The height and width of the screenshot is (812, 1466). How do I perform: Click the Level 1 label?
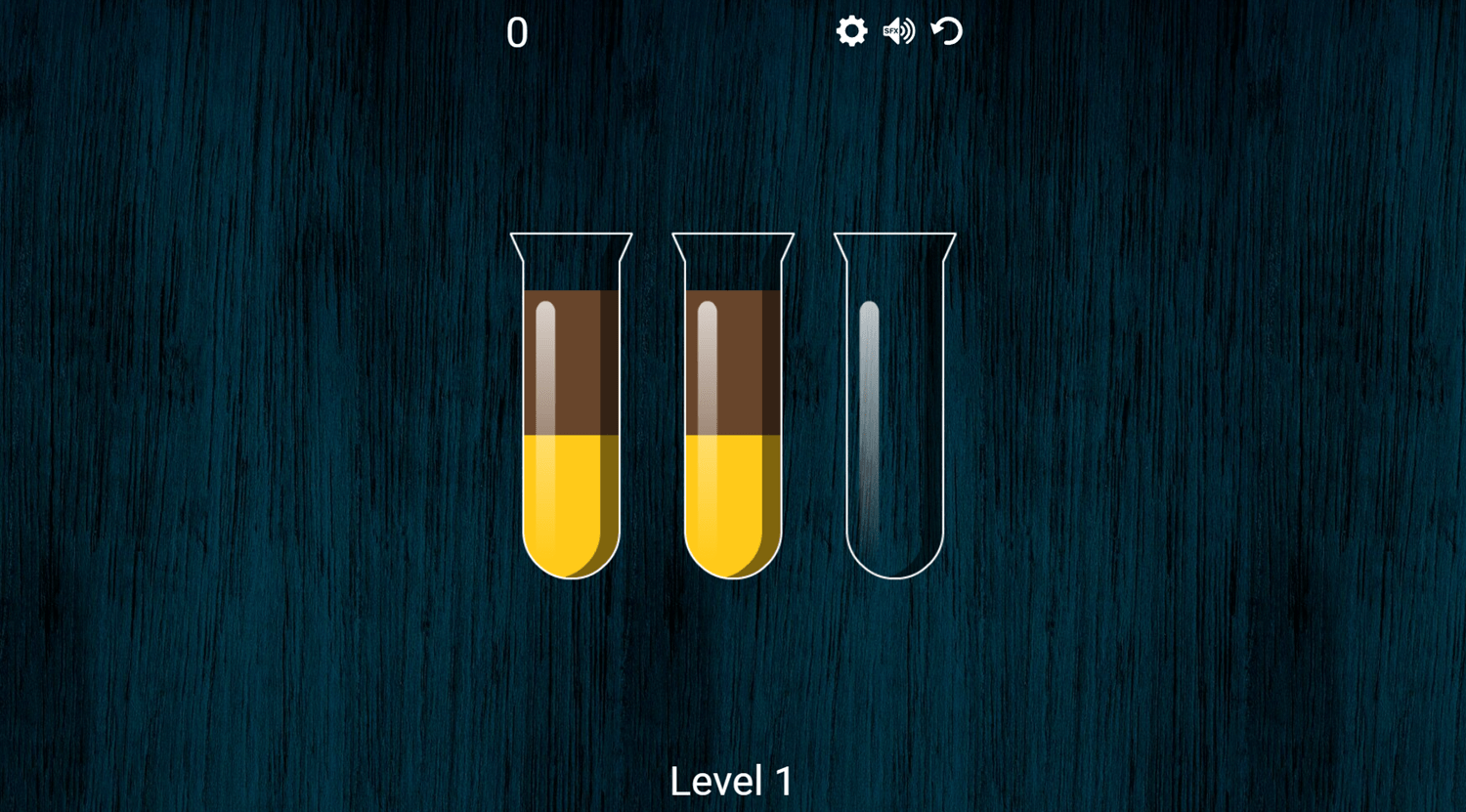click(x=731, y=781)
